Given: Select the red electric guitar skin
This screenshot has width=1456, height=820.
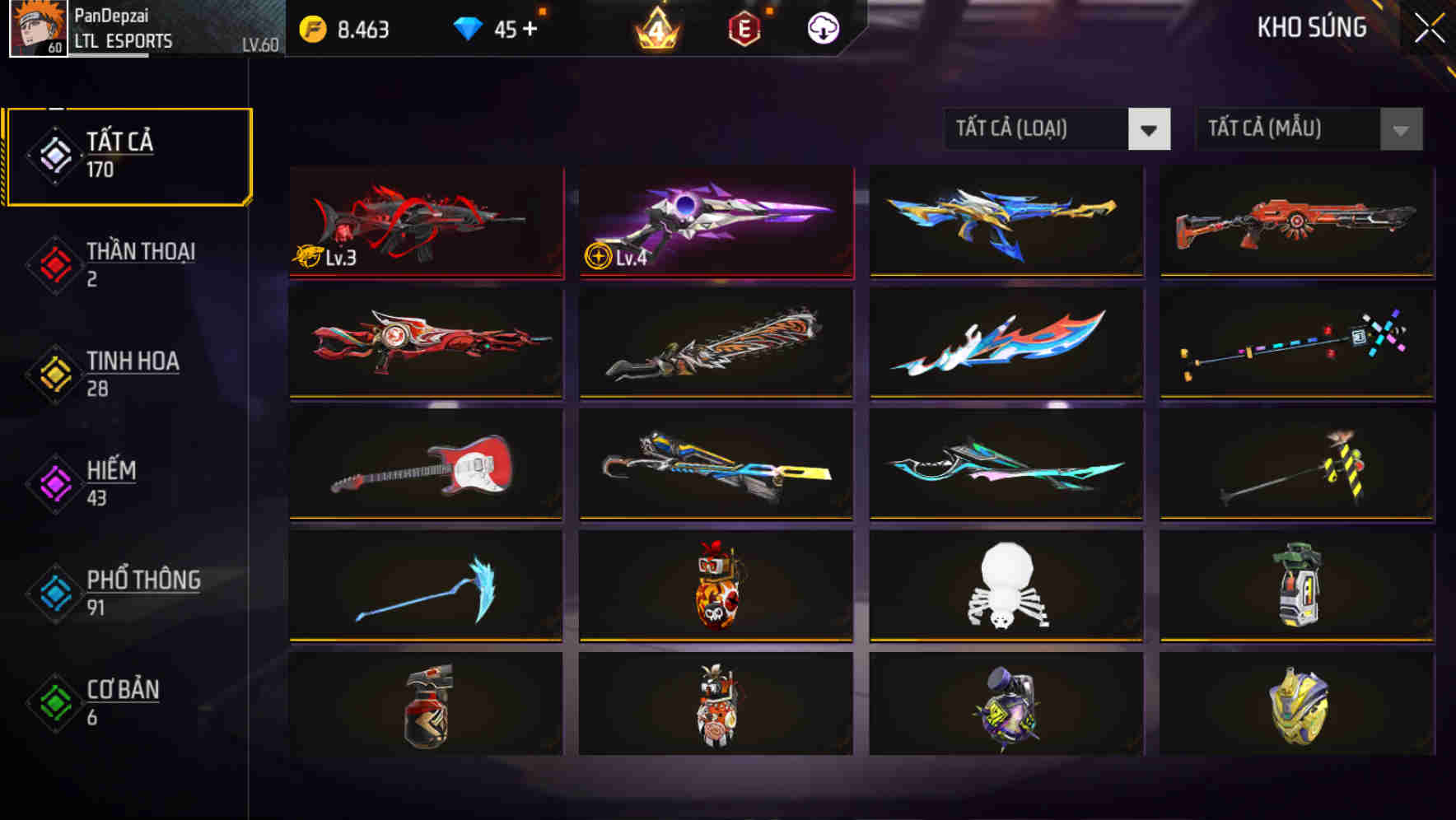Looking at the screenshot, I should pos(425,466).
